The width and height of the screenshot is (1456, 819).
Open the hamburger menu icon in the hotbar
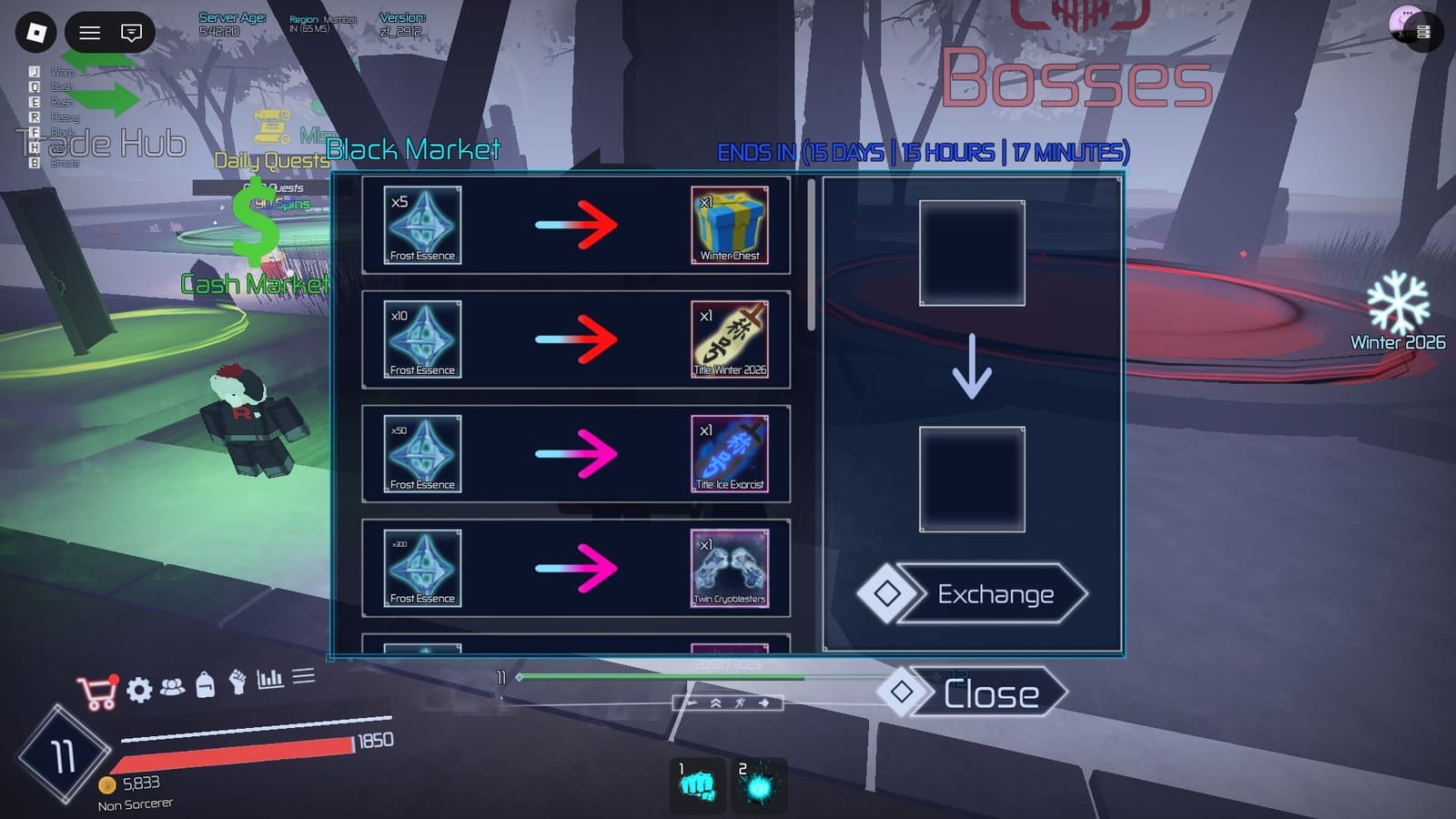click(x=301, y=677)
